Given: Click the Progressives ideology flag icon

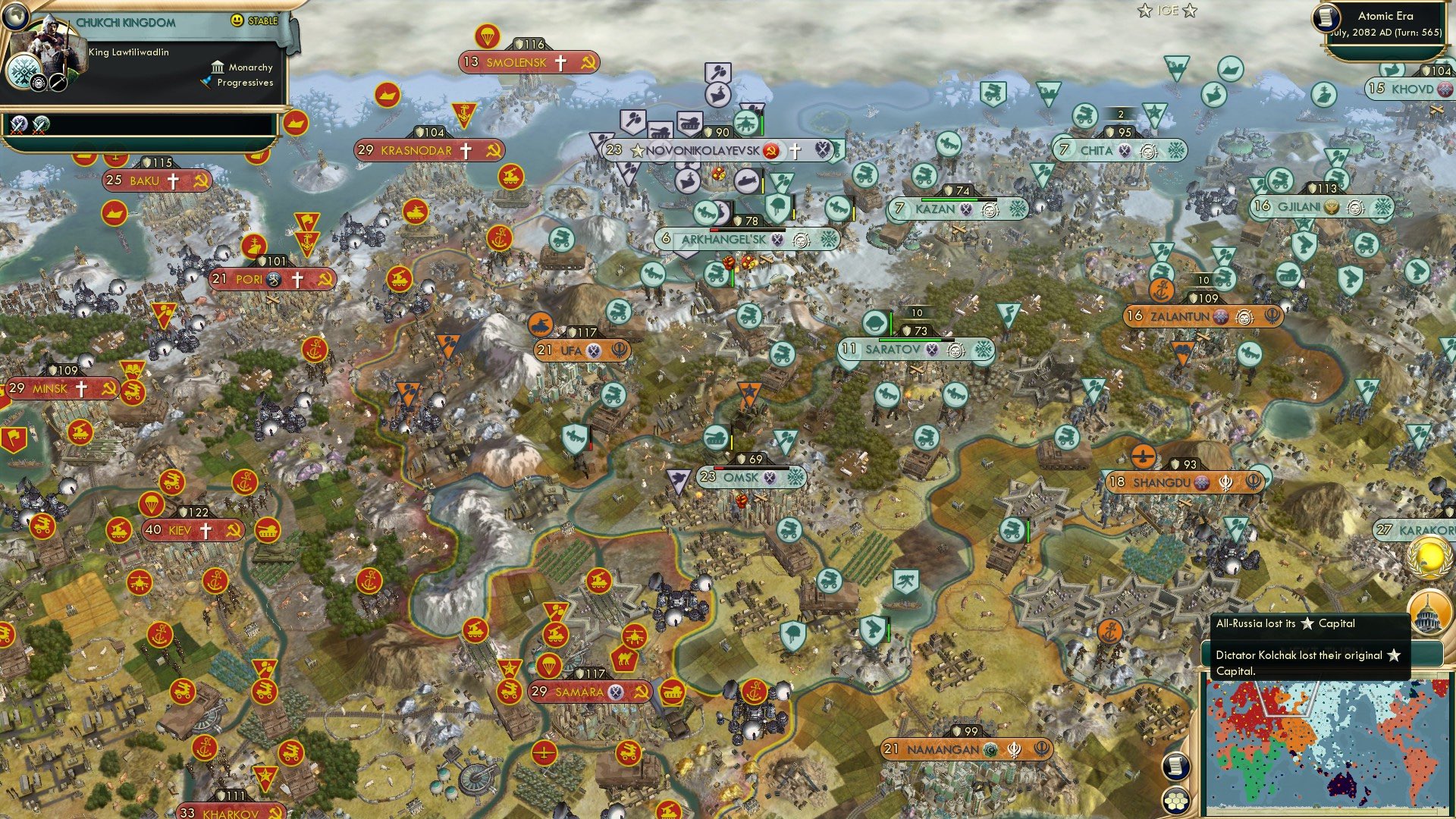Looking at the screenshot, I should point(206,83).
